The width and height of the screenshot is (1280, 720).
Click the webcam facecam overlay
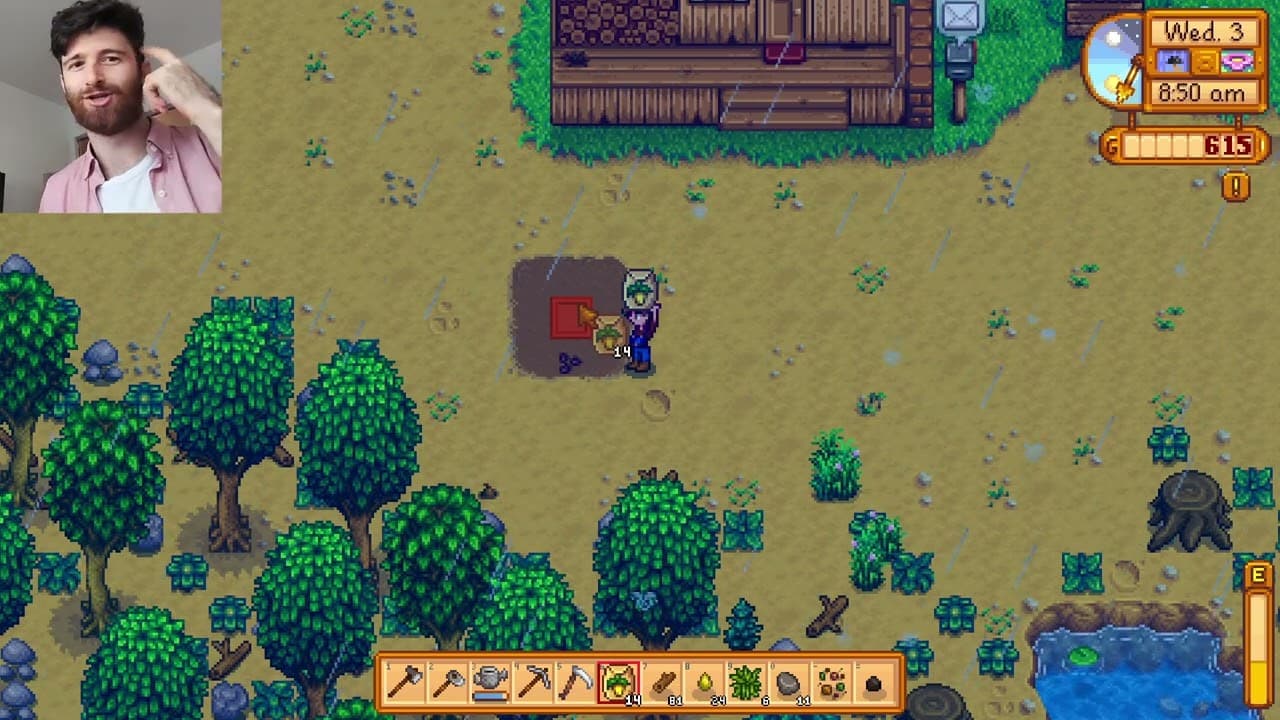[x=110, y=105]
